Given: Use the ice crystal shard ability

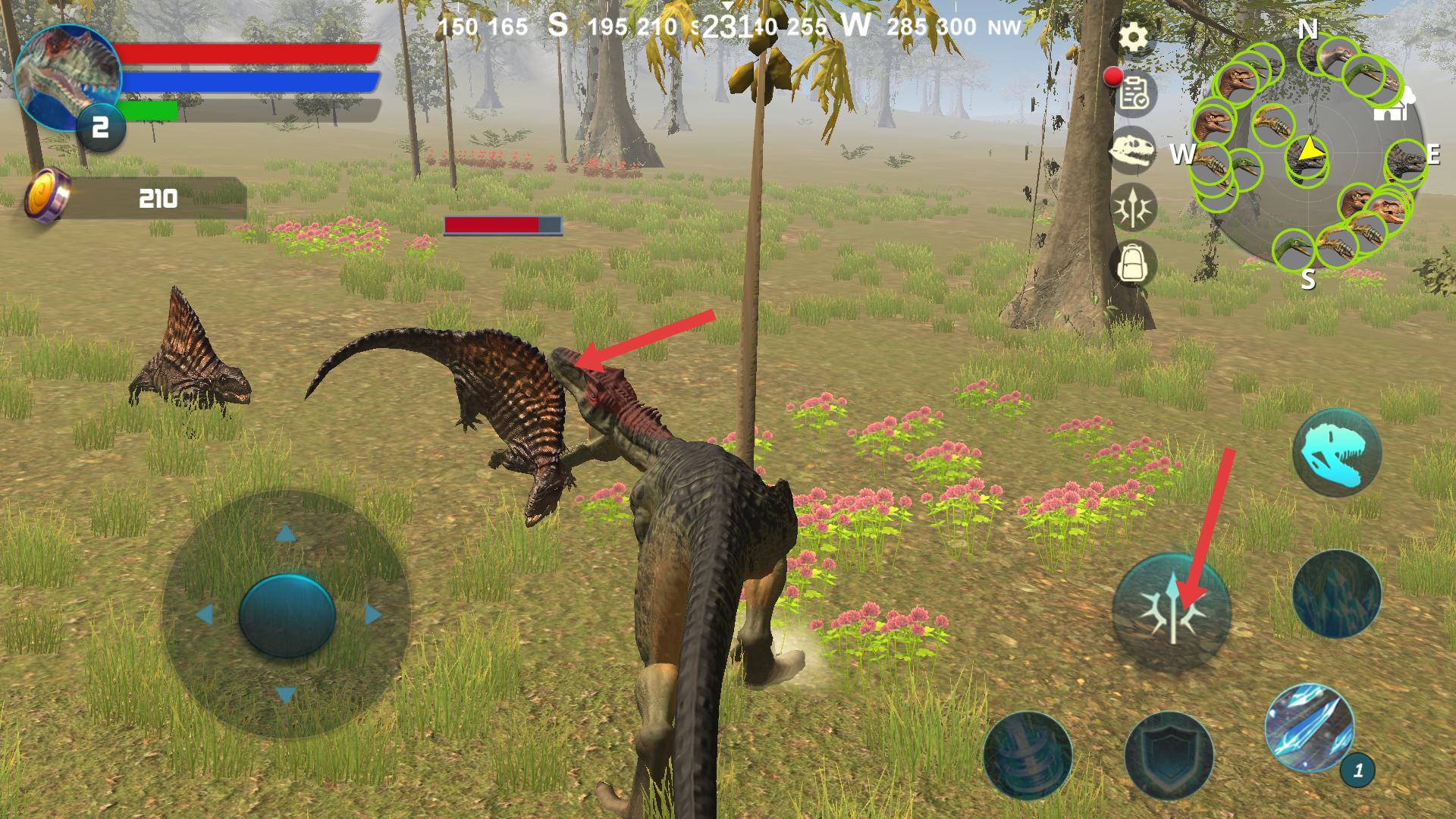Looking at the screenshot, I should click(1309, 726).
